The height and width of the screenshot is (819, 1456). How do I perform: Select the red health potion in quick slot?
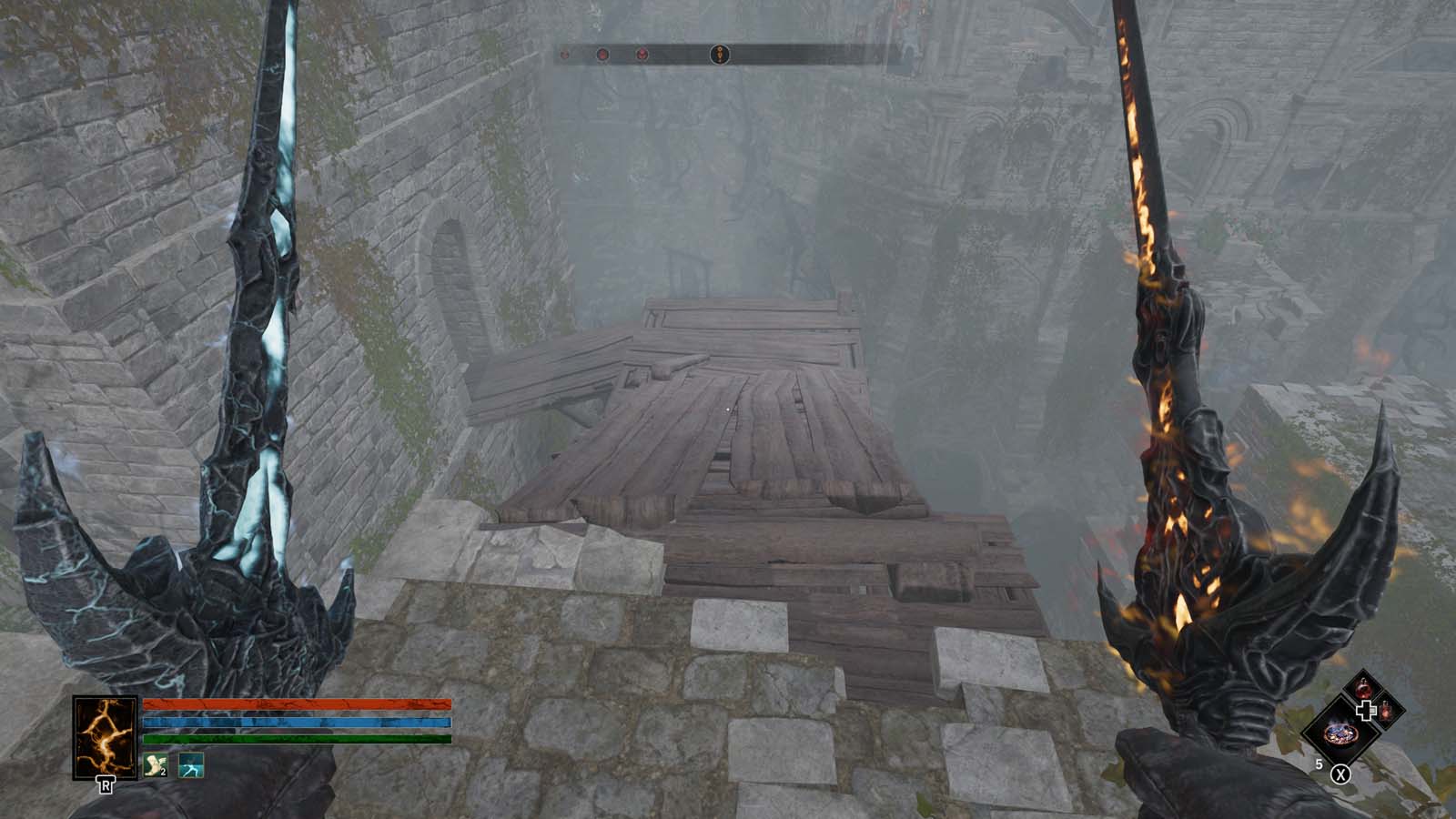(1363, 688)
